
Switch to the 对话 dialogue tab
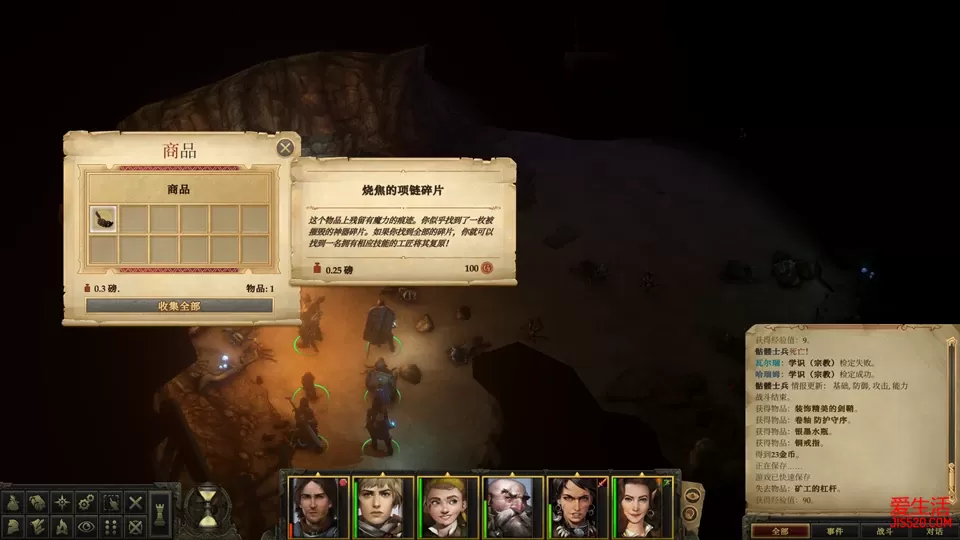click(933, 531)
